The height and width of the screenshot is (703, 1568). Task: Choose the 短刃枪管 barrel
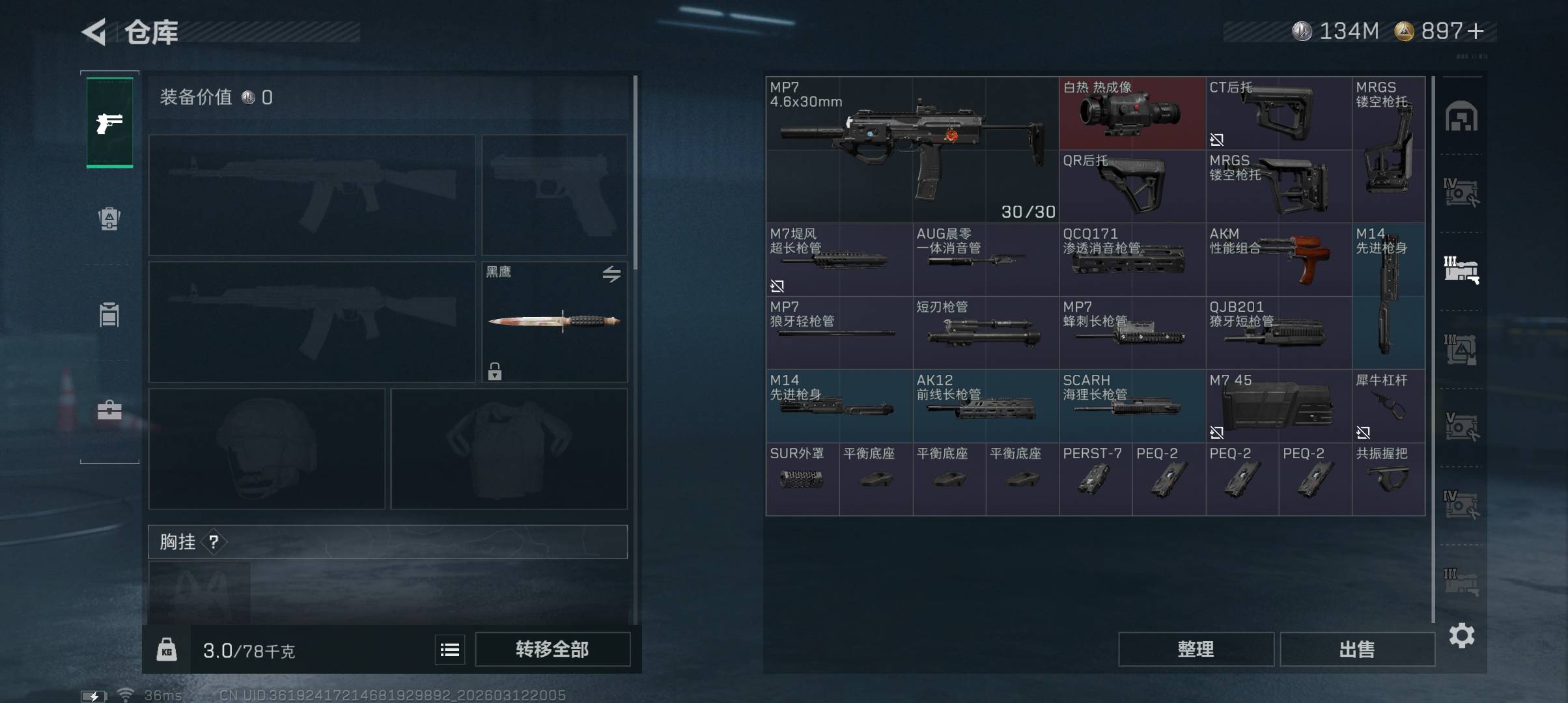pos(985,332)
